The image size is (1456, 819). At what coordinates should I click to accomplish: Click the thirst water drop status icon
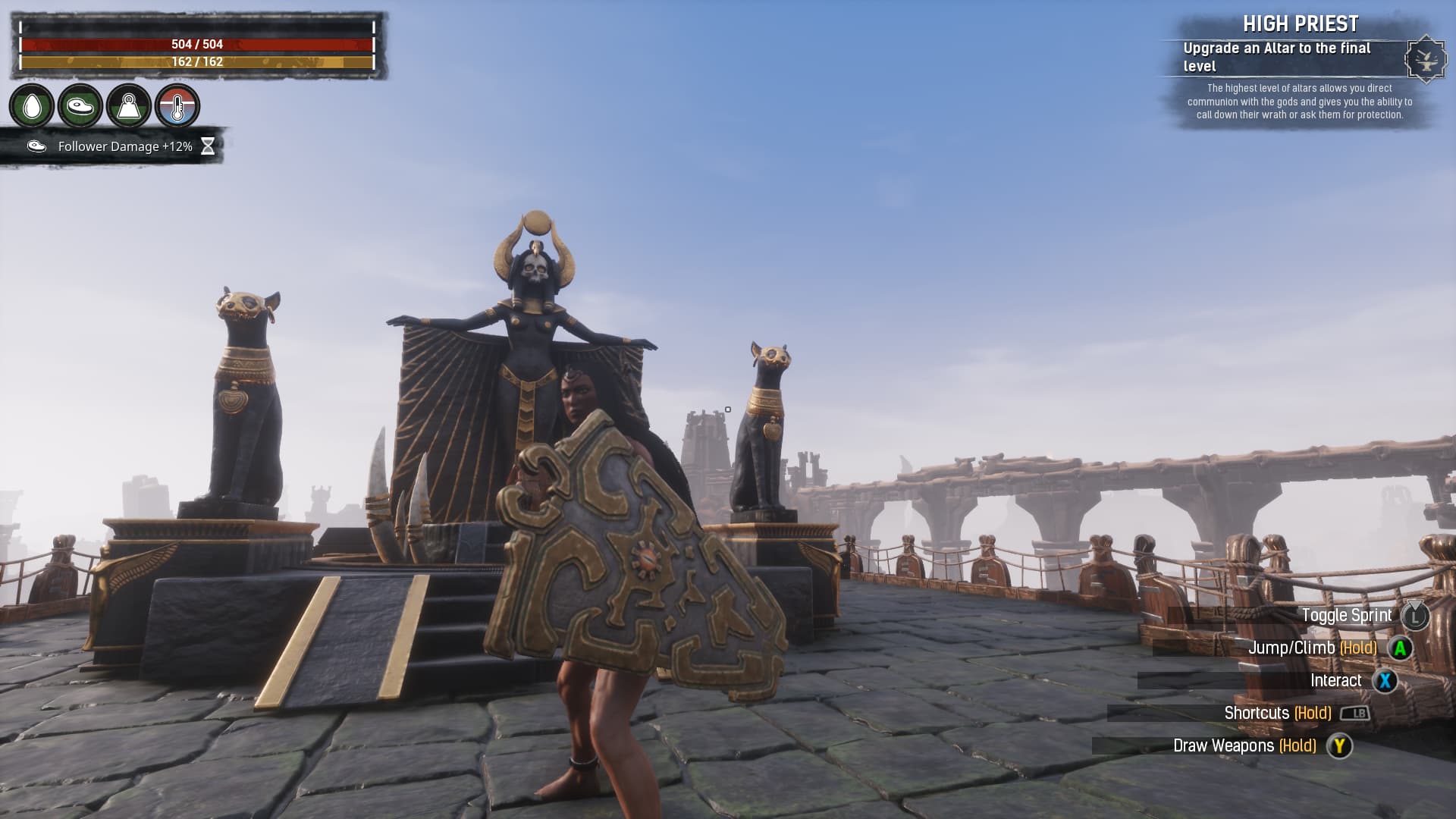pos(32,106)
